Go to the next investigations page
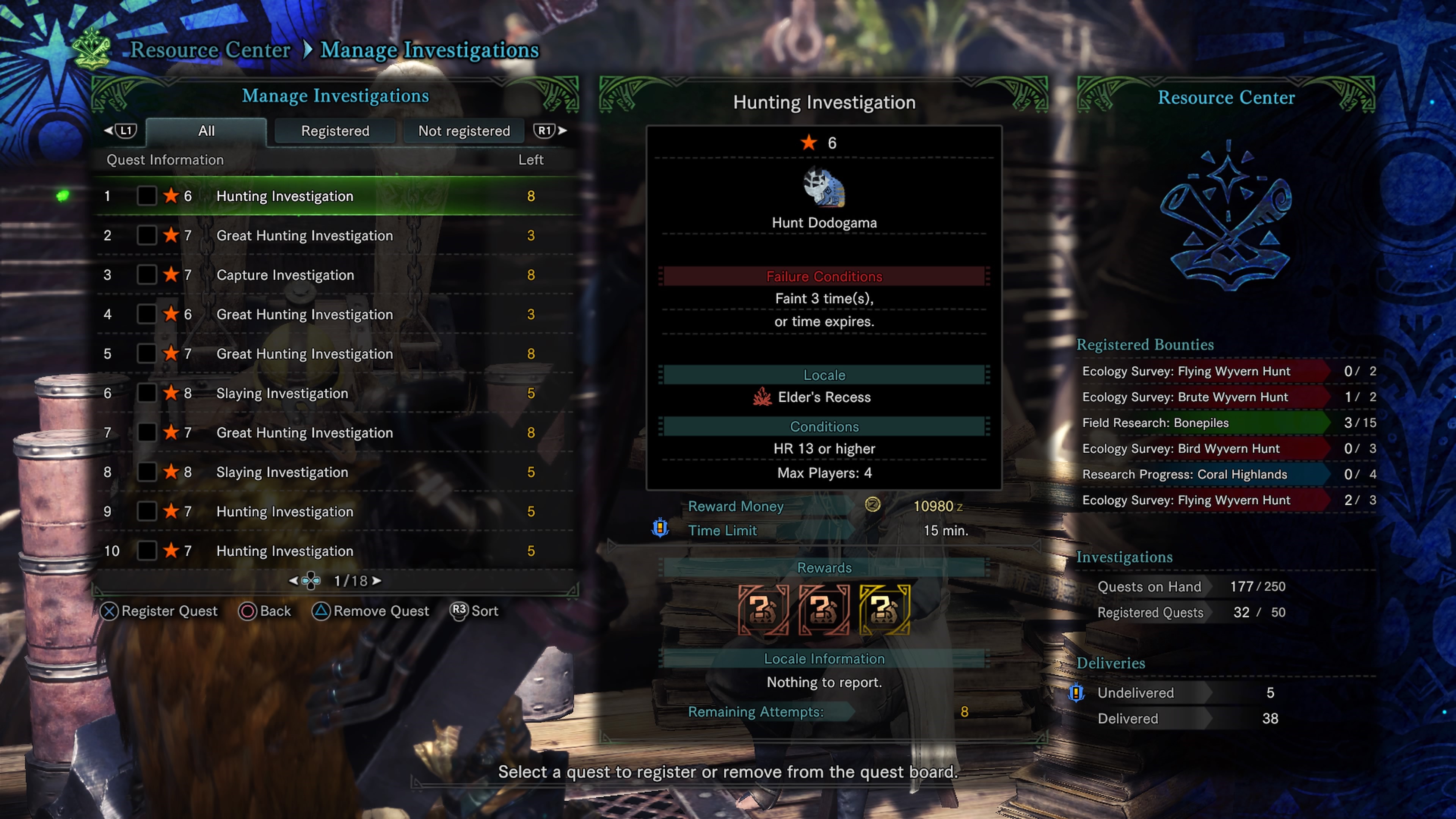This screenshot has height=819, width=1456. pyautogui.click(x=377, y=581)
